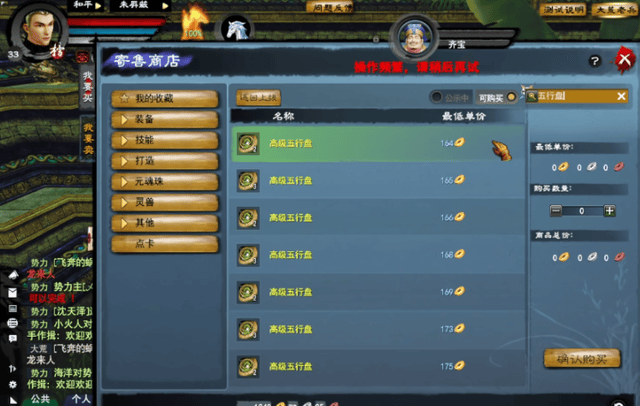Select the 公示中 filter option
This screenshot has width=640, height=406.
click(437, 97)
